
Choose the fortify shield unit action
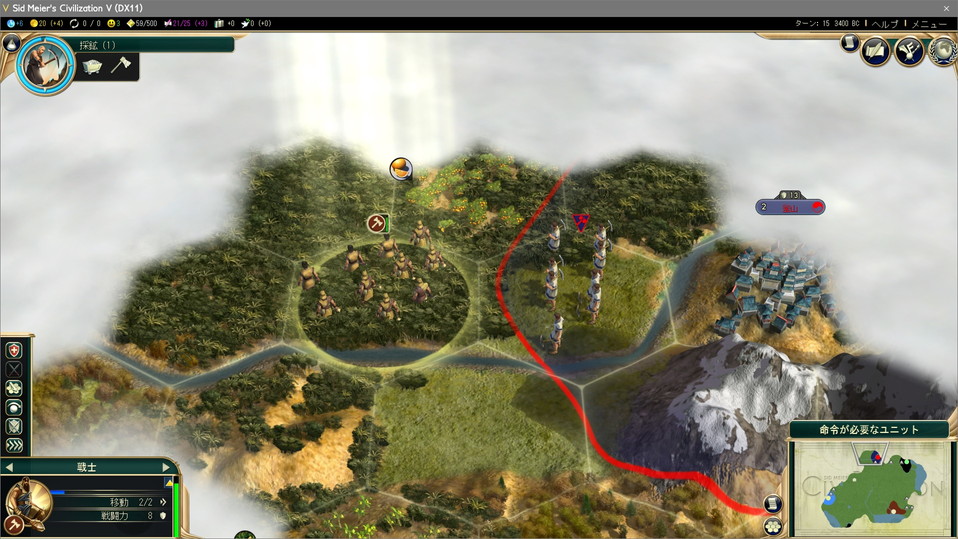coord(14,427)
